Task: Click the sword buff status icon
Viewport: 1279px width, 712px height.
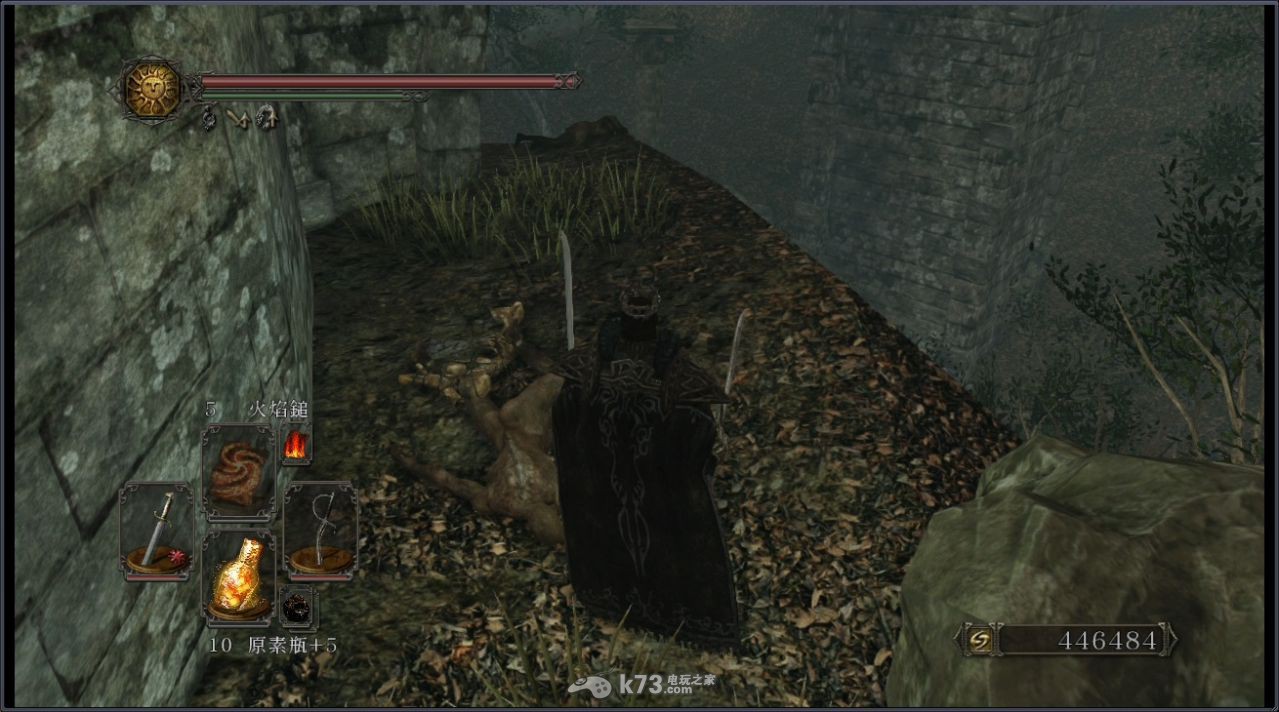Action: 238,119
